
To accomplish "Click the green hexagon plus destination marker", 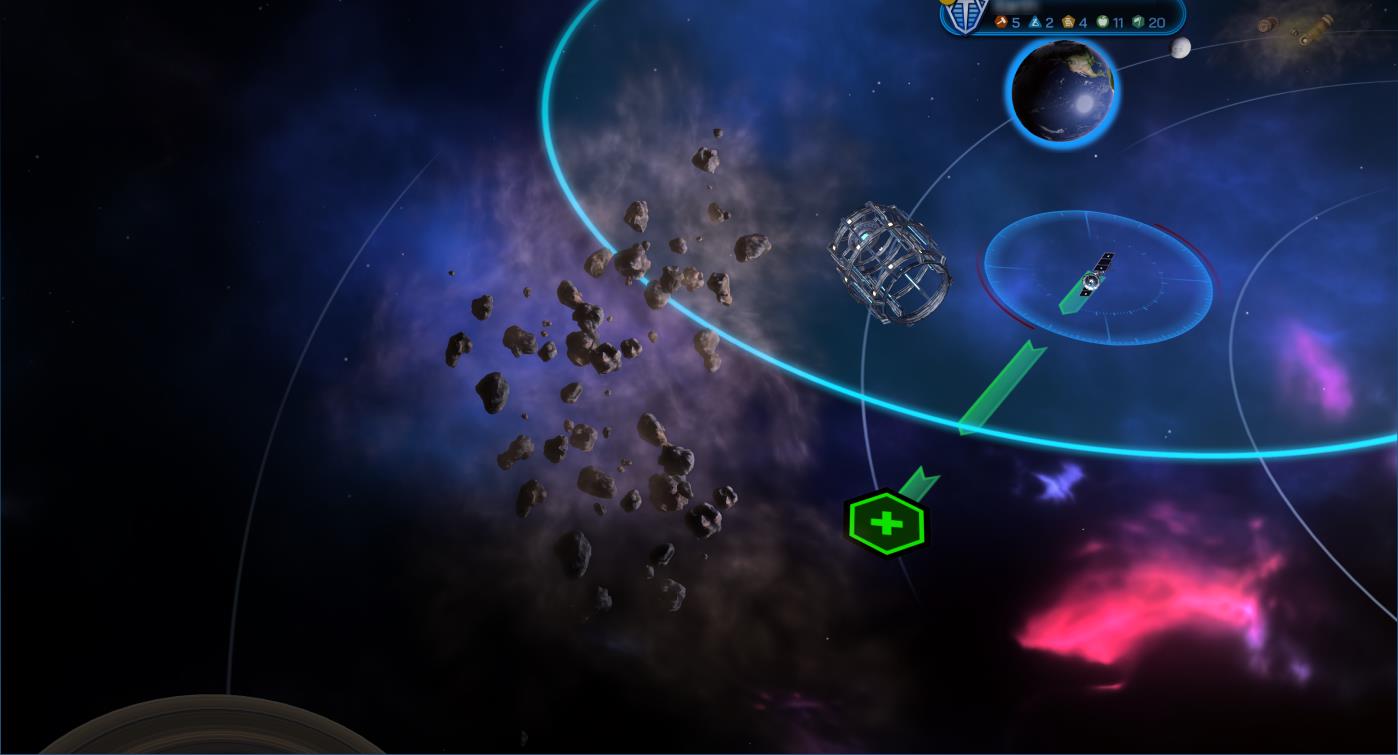I will pos(886,523).
